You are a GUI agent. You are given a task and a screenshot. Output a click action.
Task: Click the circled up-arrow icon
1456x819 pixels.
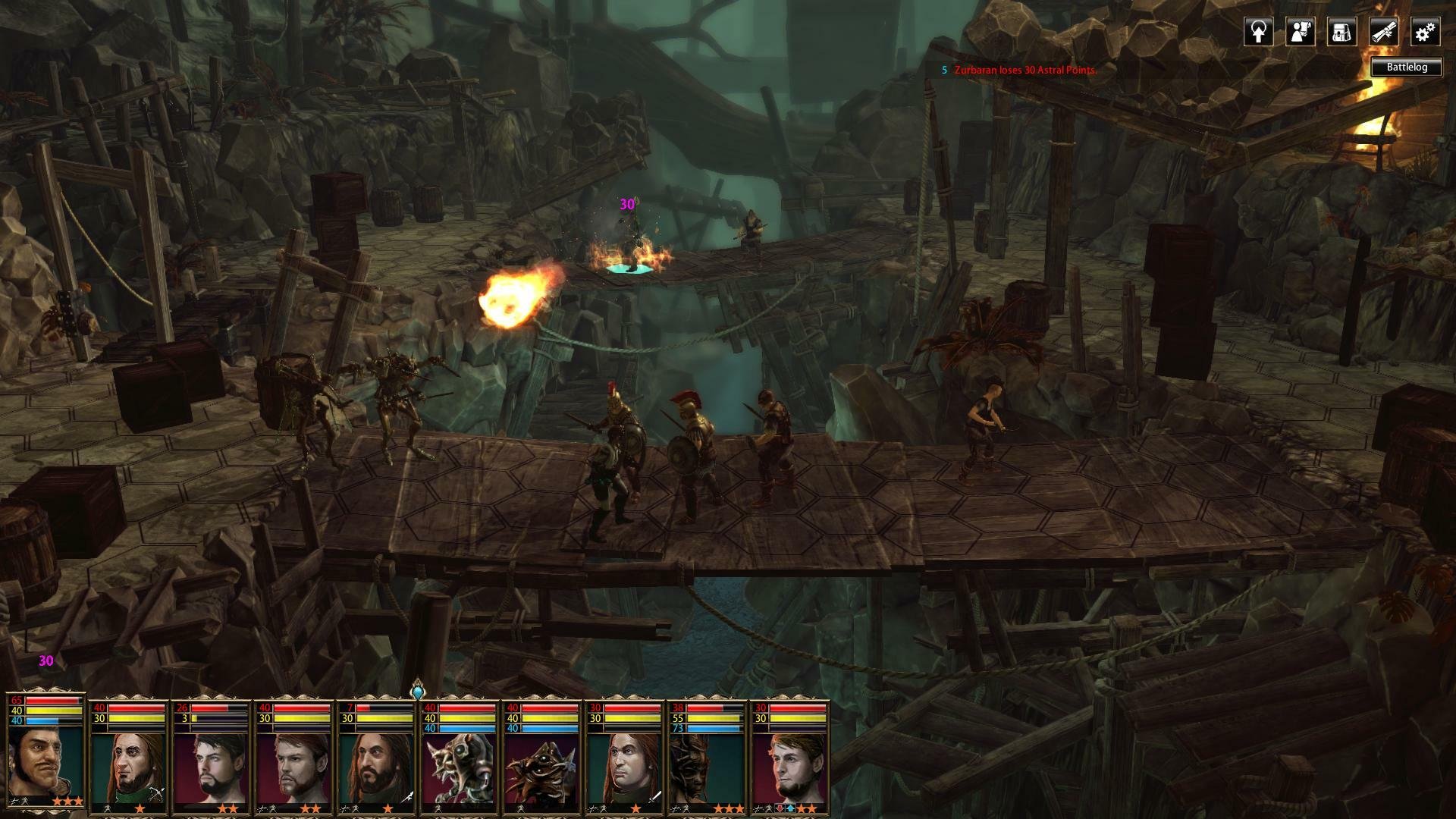point(1259,32)
